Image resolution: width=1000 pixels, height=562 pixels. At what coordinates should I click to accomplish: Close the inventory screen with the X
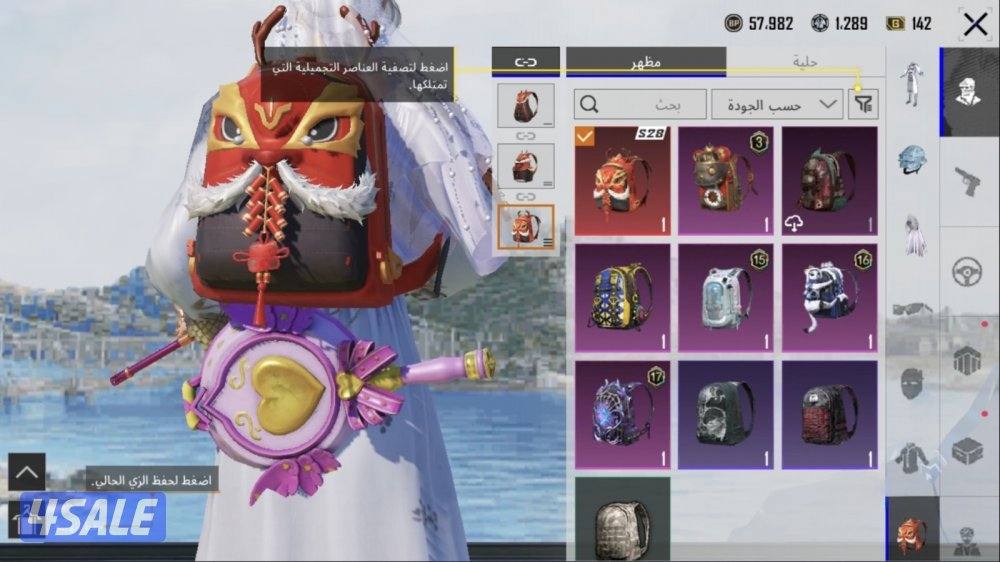tap(975, 25)
